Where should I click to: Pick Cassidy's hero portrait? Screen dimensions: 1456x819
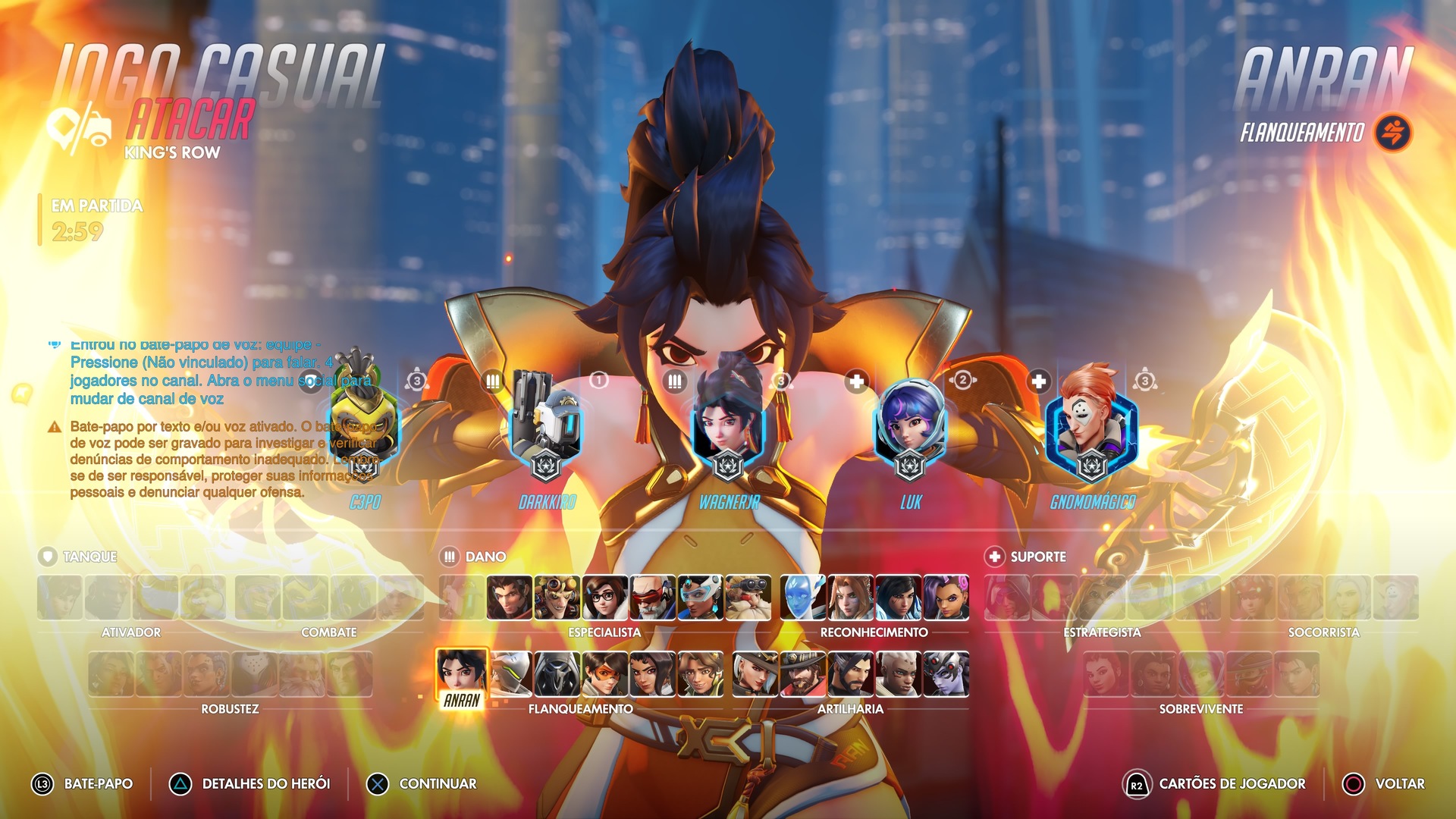[x=803, y=673]
